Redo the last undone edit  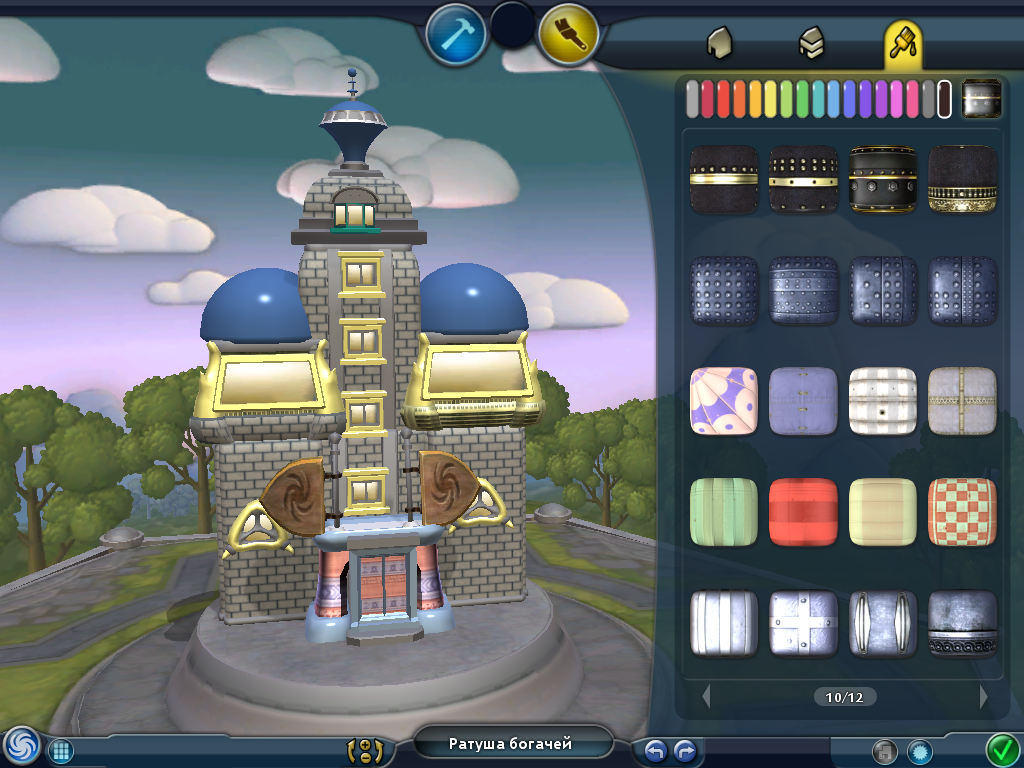(x=685, y=750)
